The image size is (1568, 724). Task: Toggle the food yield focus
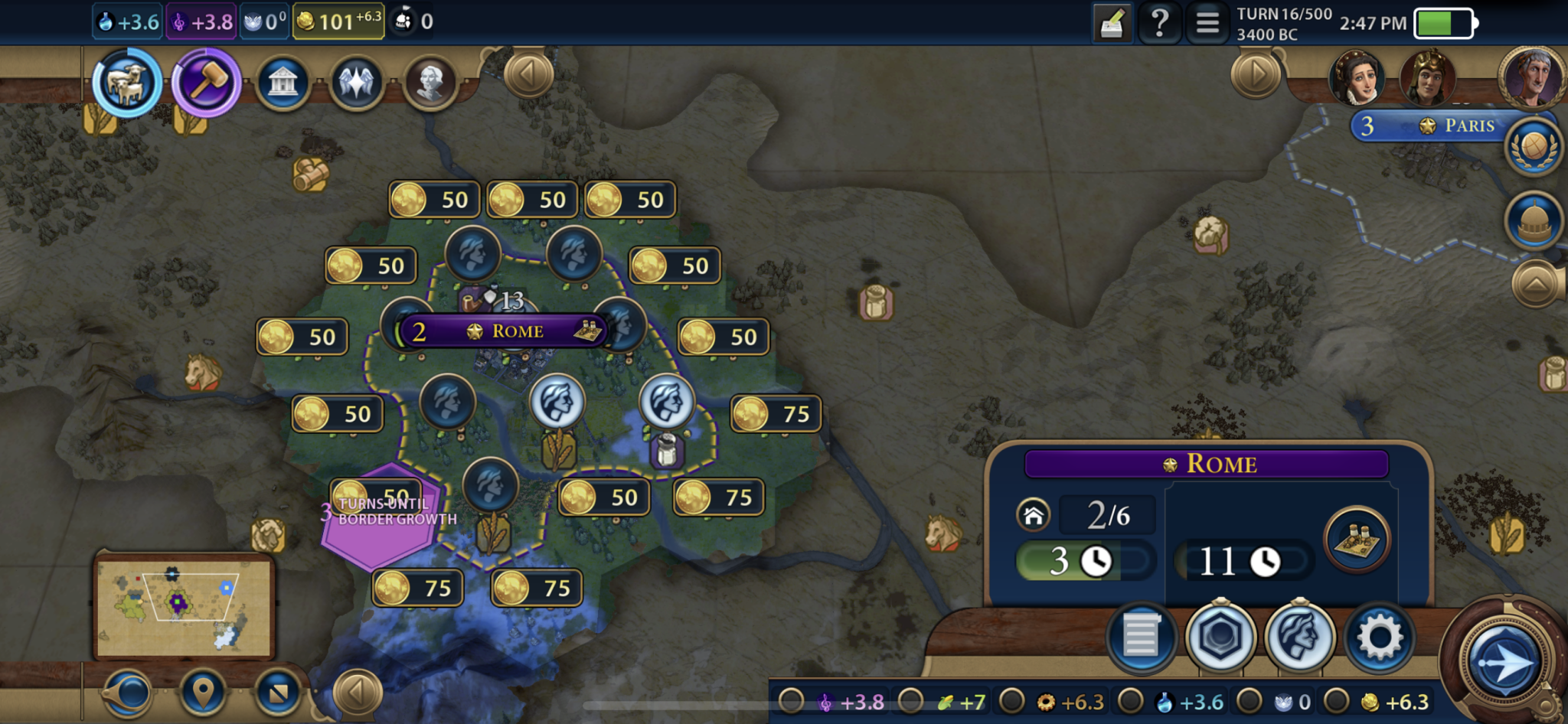point(911,701)
